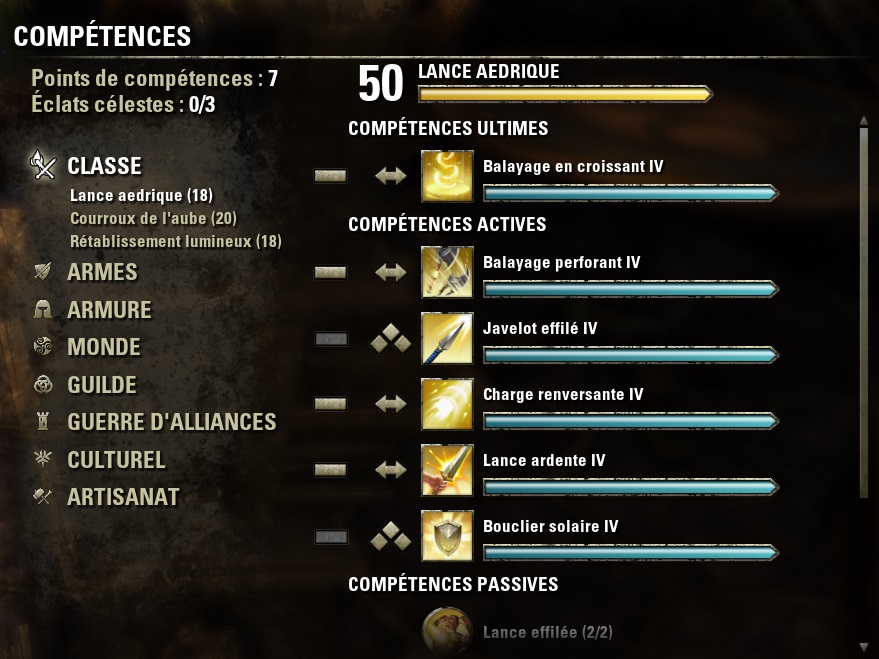Click the morph arrows beside Lance ardente

click(390, 470)
